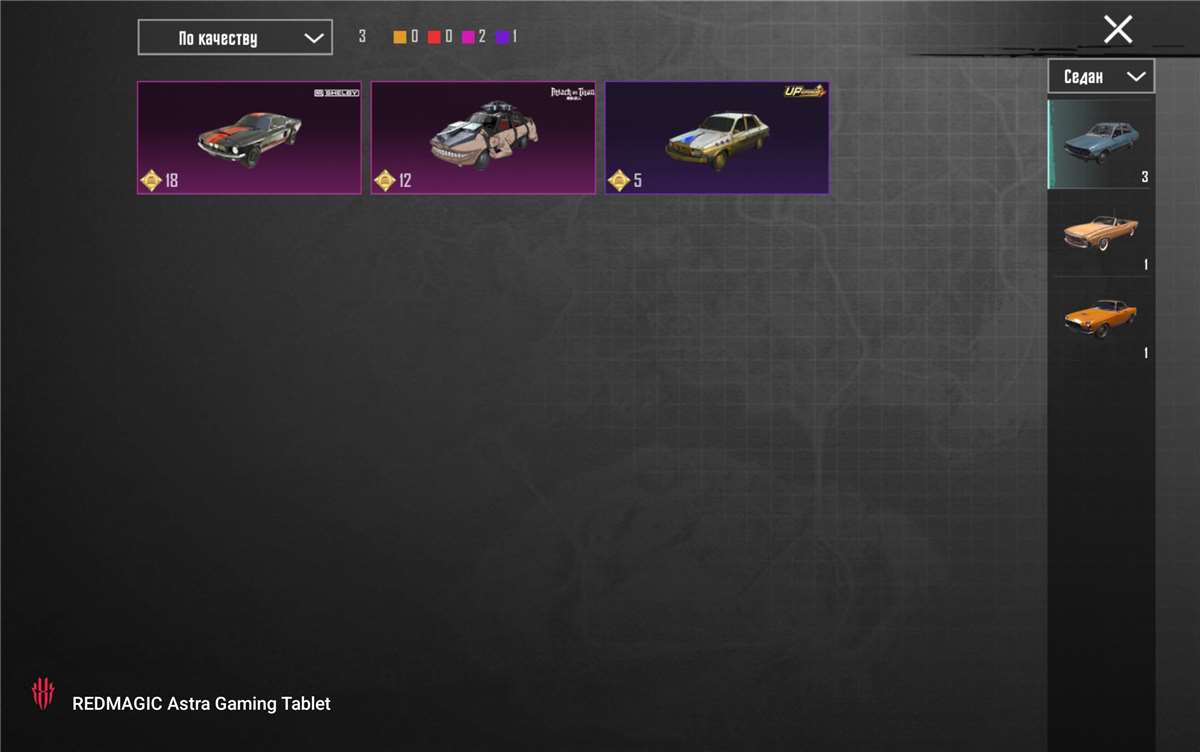Pick the peach convertible in the side list
This screenshot has height=752, width=1200.
pos(1100,231)
